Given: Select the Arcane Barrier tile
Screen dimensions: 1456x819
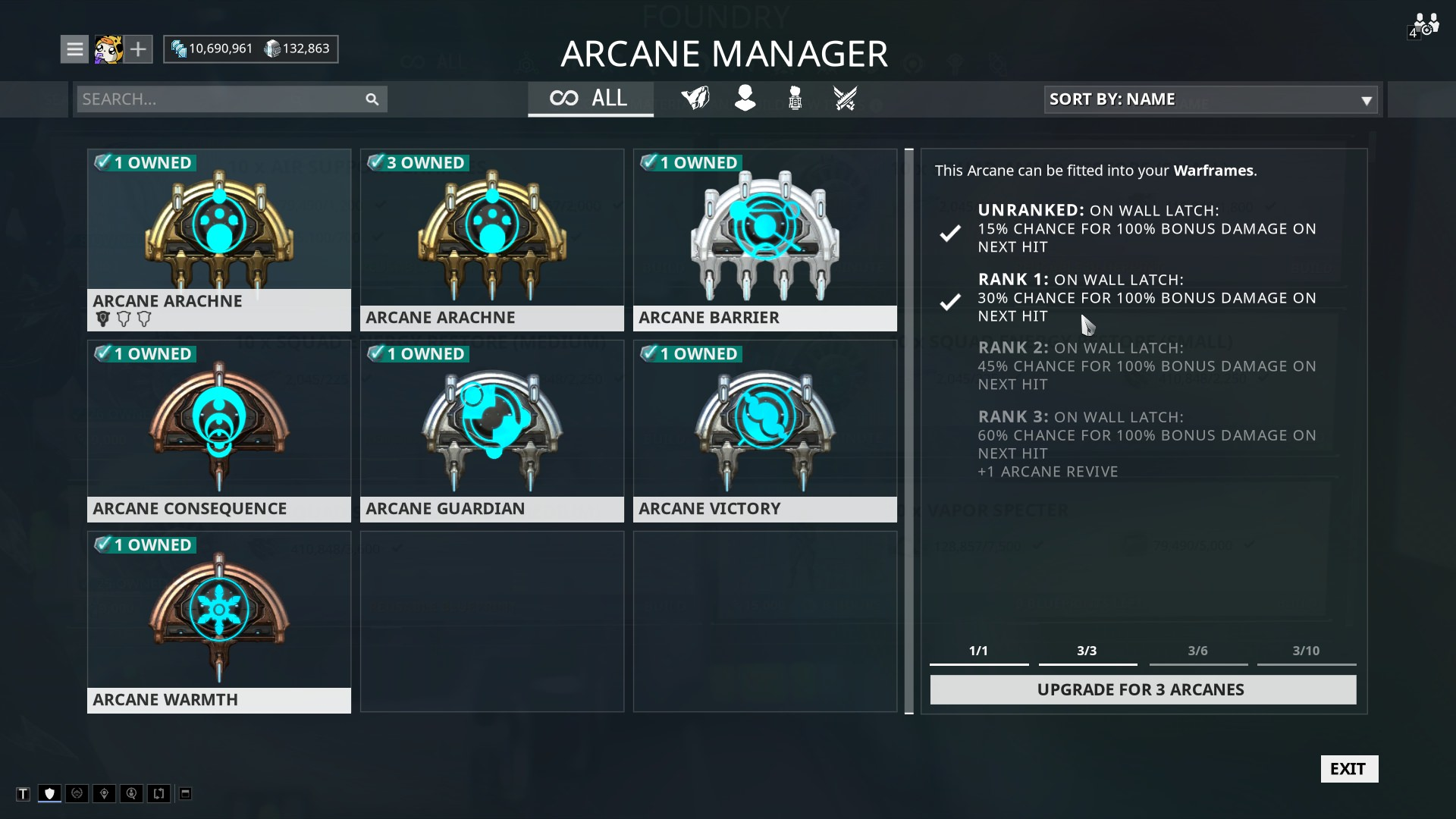Looking at the screenshot, I should coord(764,240).
